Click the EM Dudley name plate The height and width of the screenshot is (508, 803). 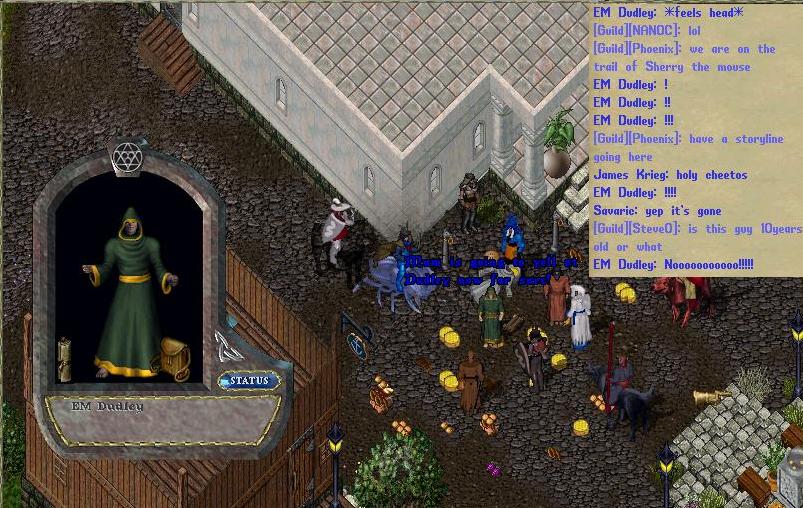[107, 407]
